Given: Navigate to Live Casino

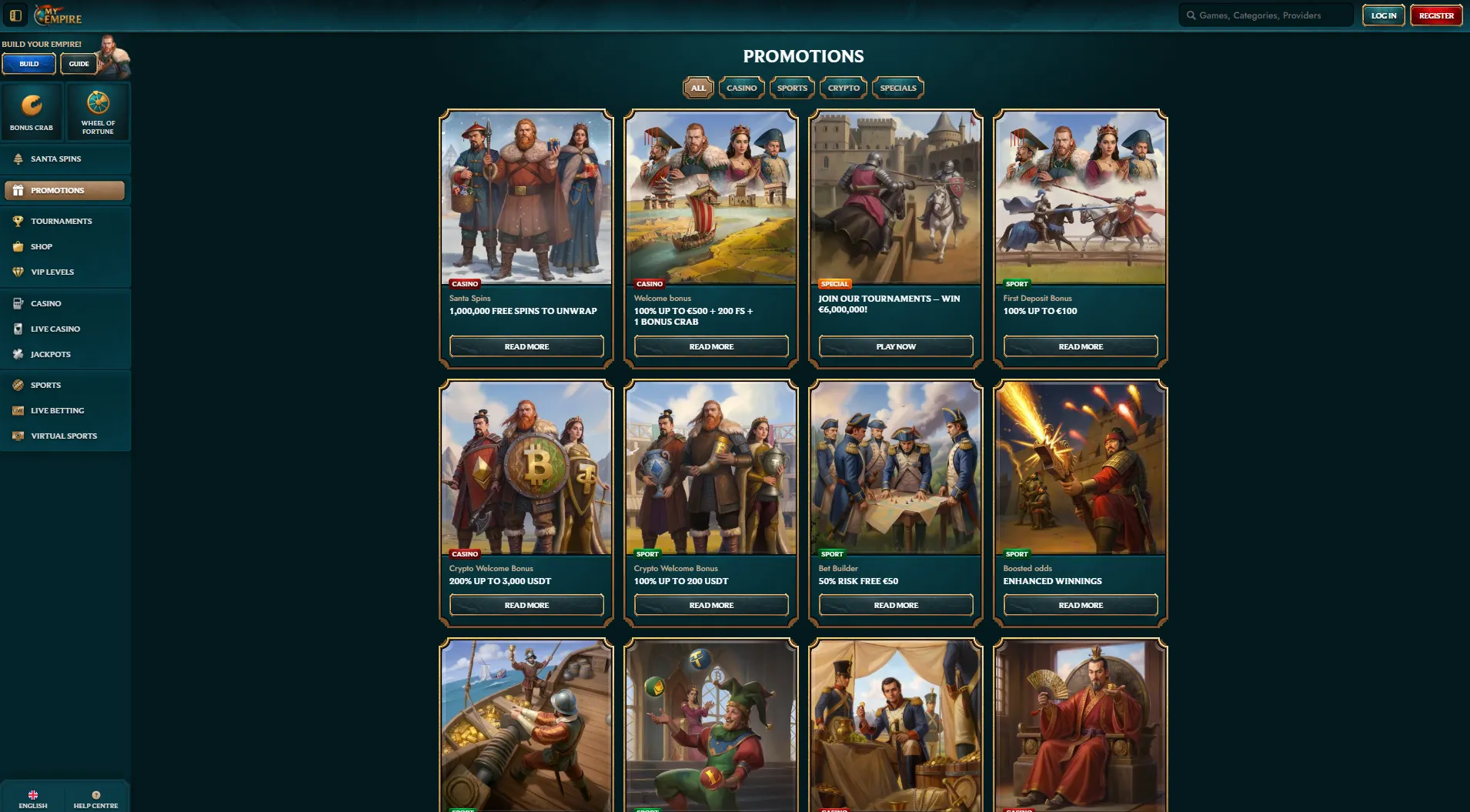Looking at the screenshot, I should pos(55,329).
